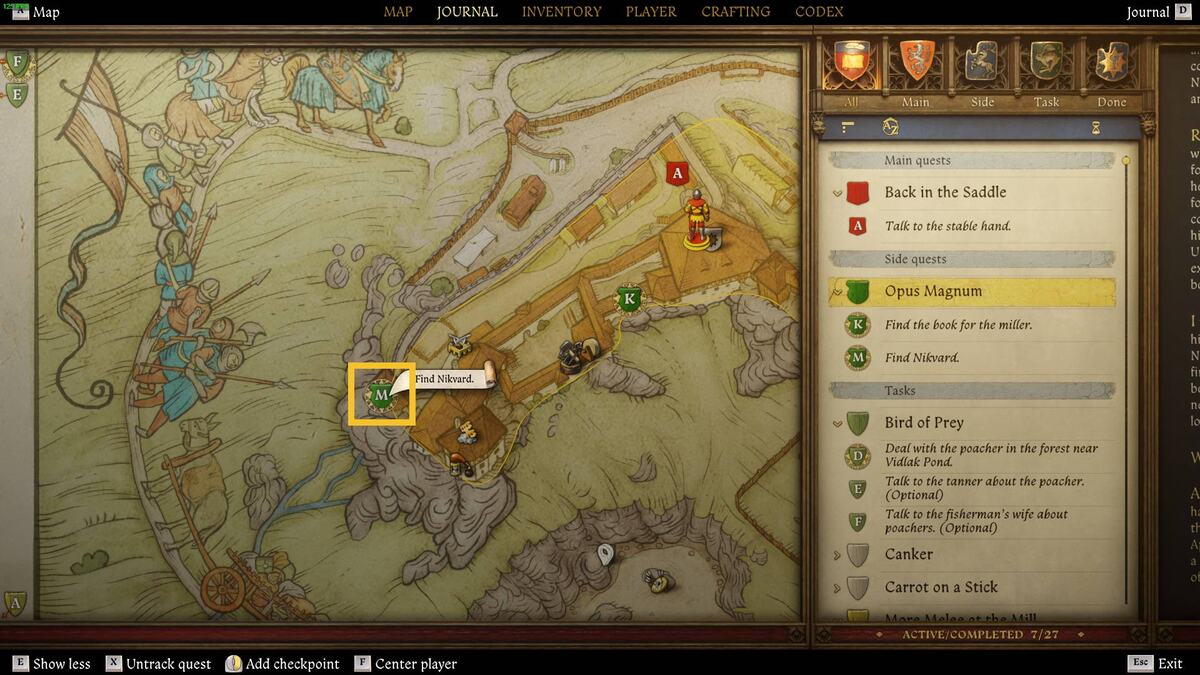Show all quests filter
Viewport: 1200px width, 675px height.
coord(849,66)
